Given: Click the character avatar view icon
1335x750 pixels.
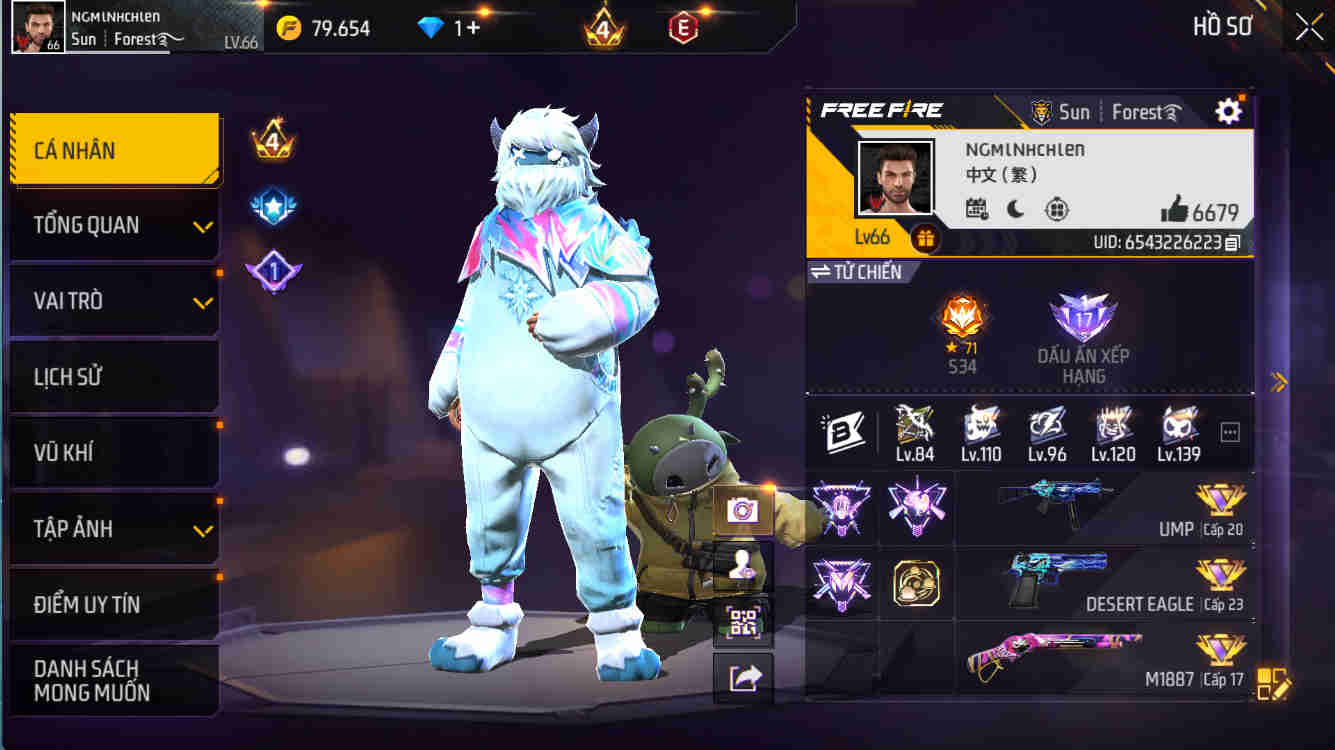Looking at the screenshot, I should click(x=744, y=565).
